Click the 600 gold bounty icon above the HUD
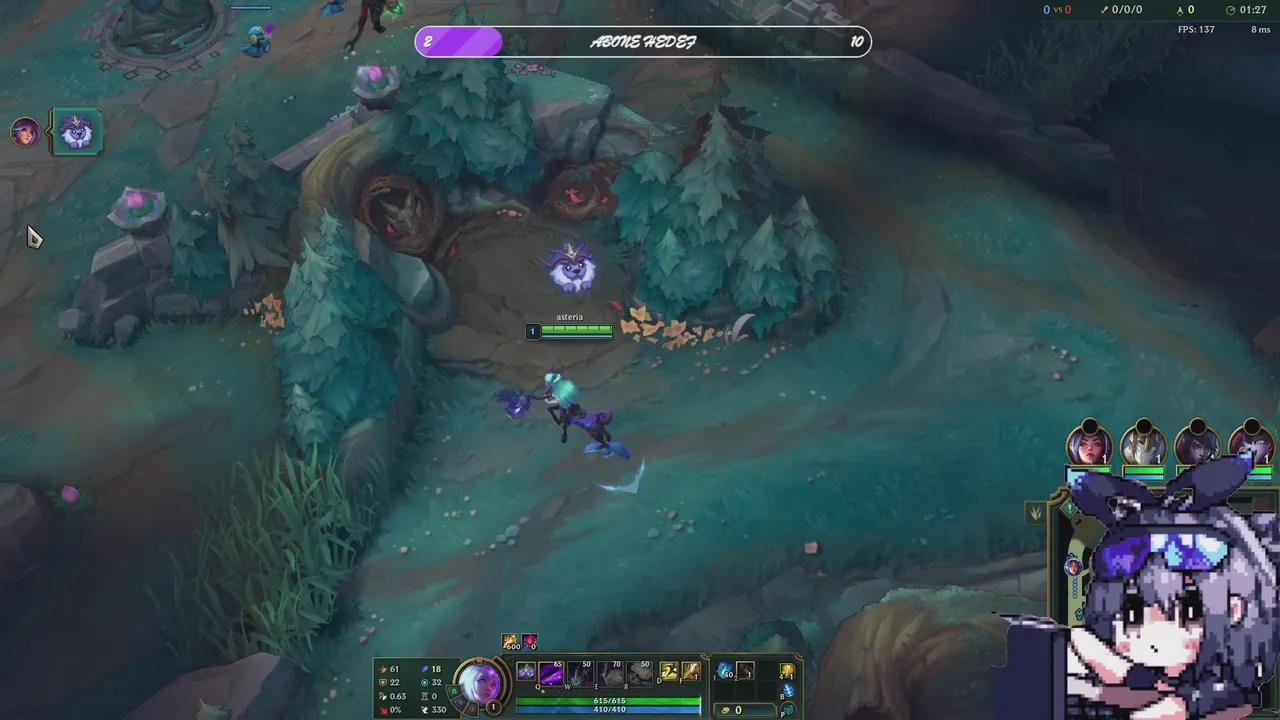The height and width of the screenshot is (720, 1280). point(509,641)
